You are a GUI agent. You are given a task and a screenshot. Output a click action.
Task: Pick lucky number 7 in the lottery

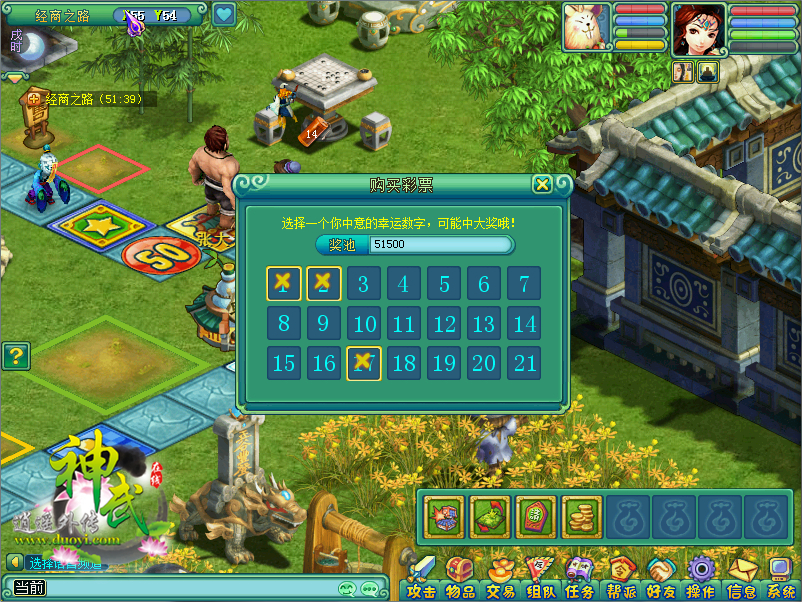click(523, 284)
